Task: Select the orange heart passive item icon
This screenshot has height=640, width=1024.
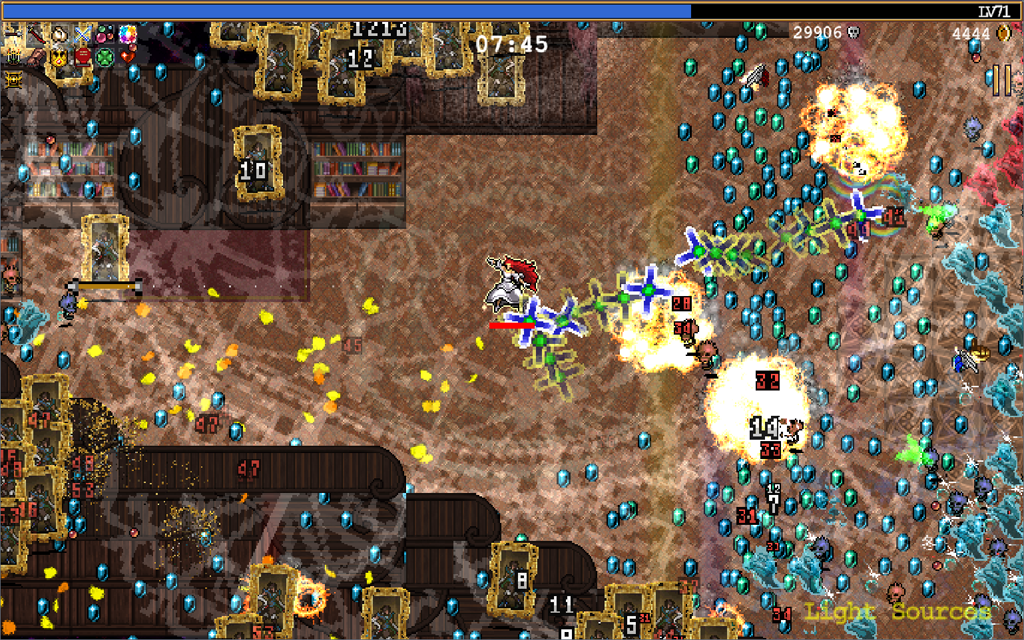Action: (x=128, y=57)
